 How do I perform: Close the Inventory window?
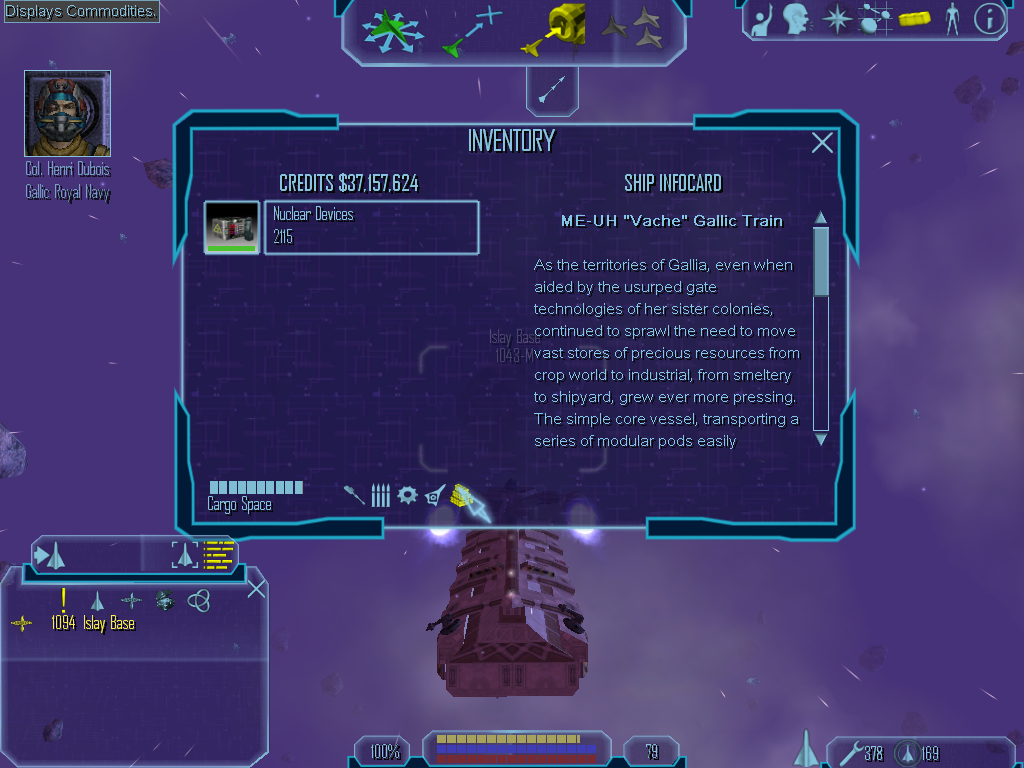pyautogui.click(x=822, y=143)
